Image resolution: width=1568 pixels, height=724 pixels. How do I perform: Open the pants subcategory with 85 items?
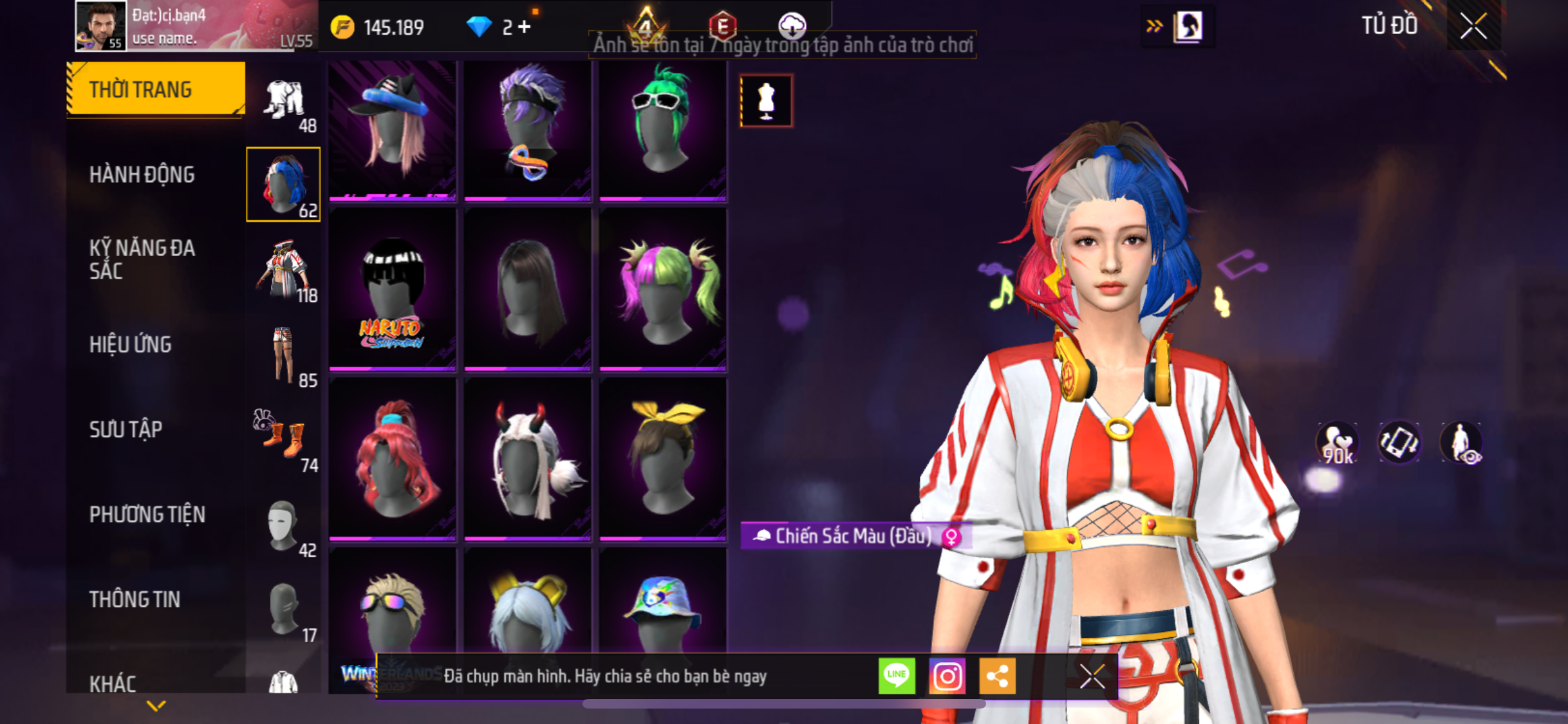point(283,355)
